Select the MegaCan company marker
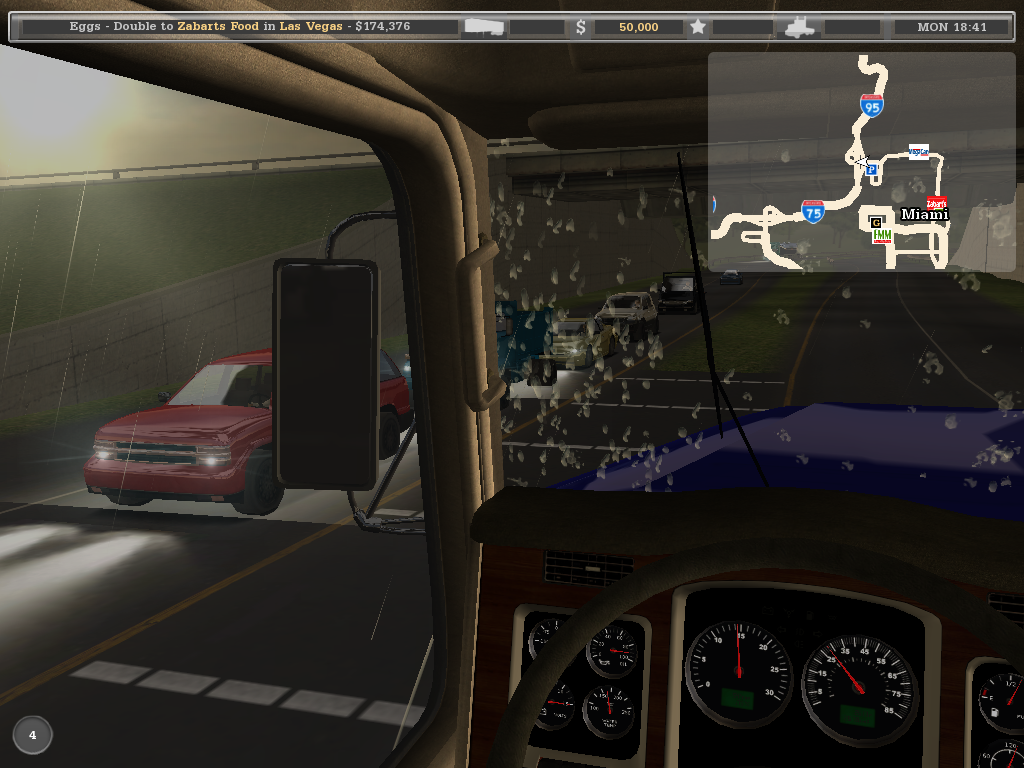 pos(918,152)
